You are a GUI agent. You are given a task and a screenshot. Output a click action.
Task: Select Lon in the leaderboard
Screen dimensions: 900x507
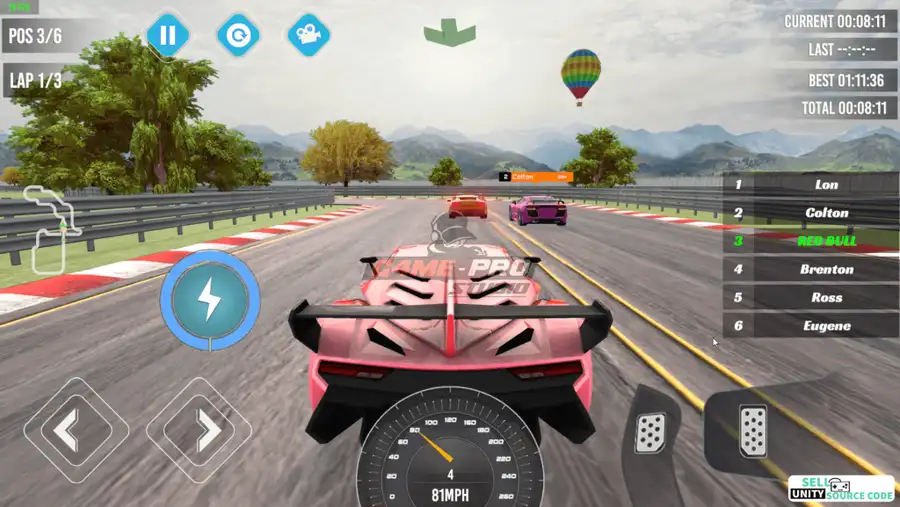coord(810,185)
